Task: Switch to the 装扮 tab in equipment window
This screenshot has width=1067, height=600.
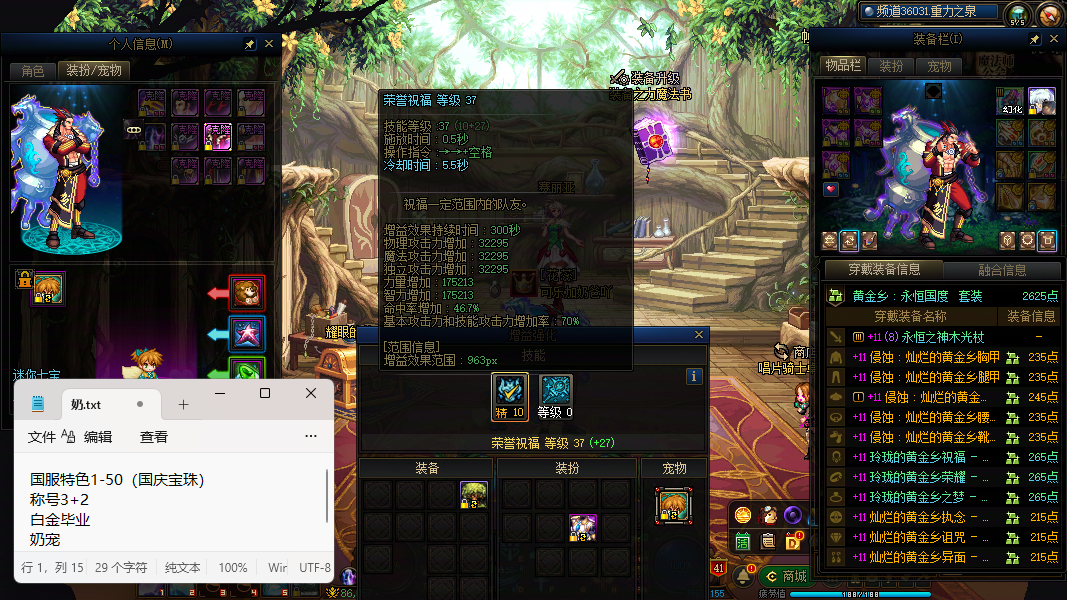Action: click(891, 66)
